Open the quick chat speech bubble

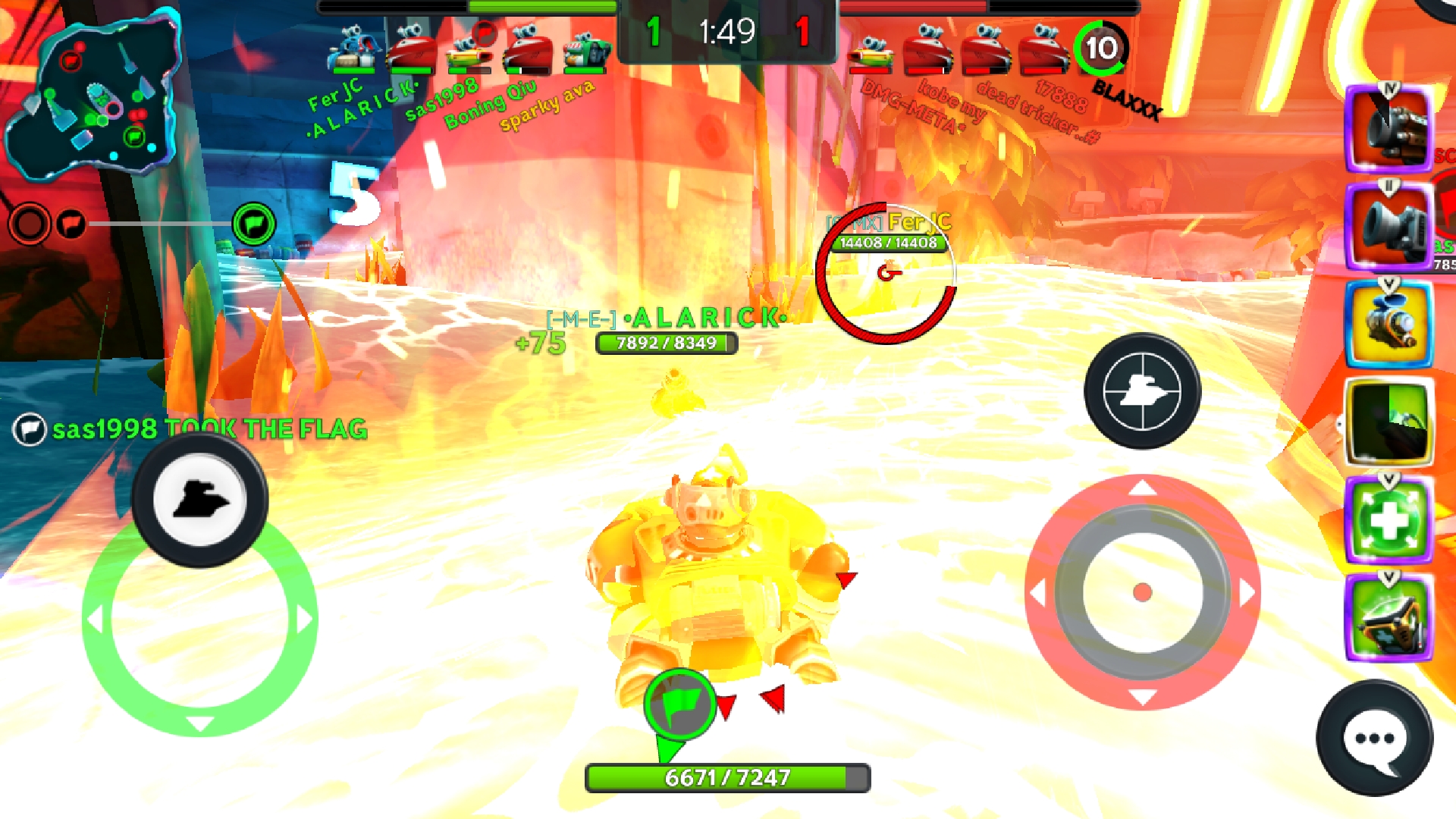[1374, 738]
